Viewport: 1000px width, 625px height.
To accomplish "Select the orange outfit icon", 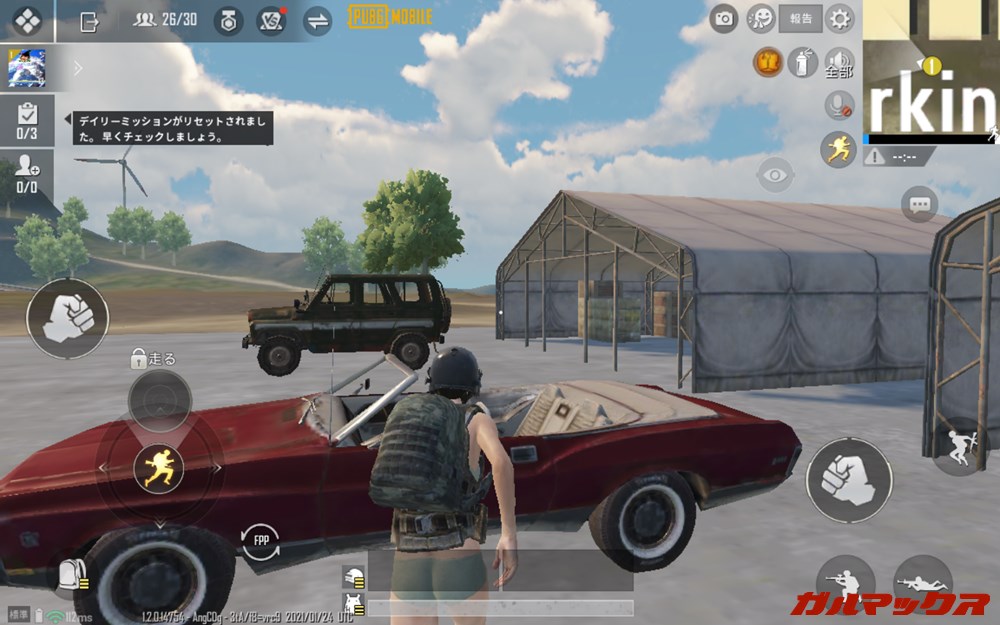I will pyautogui.click(x=767, y=62).
